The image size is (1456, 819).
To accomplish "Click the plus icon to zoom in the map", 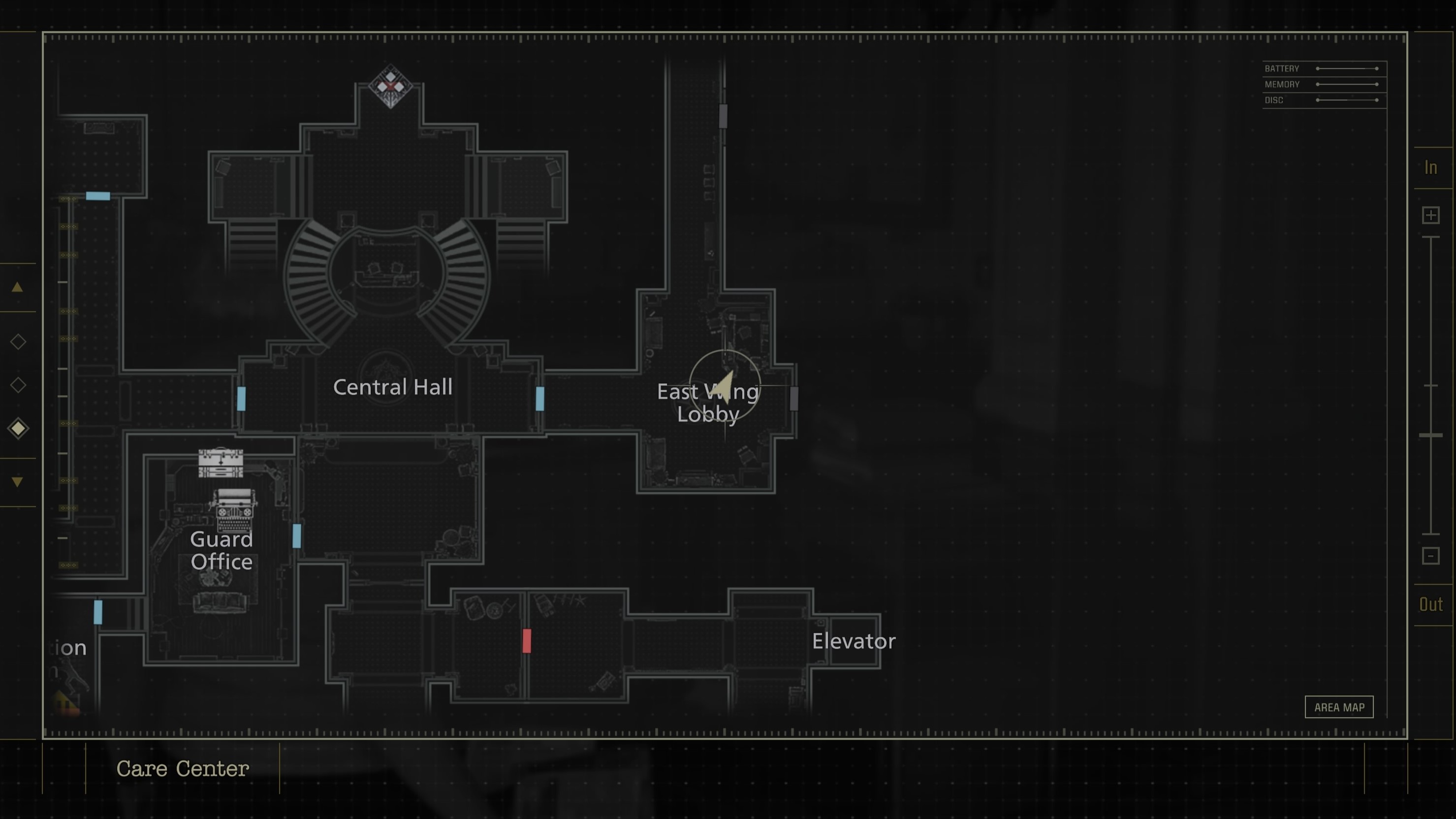I will click(1431, 215).
